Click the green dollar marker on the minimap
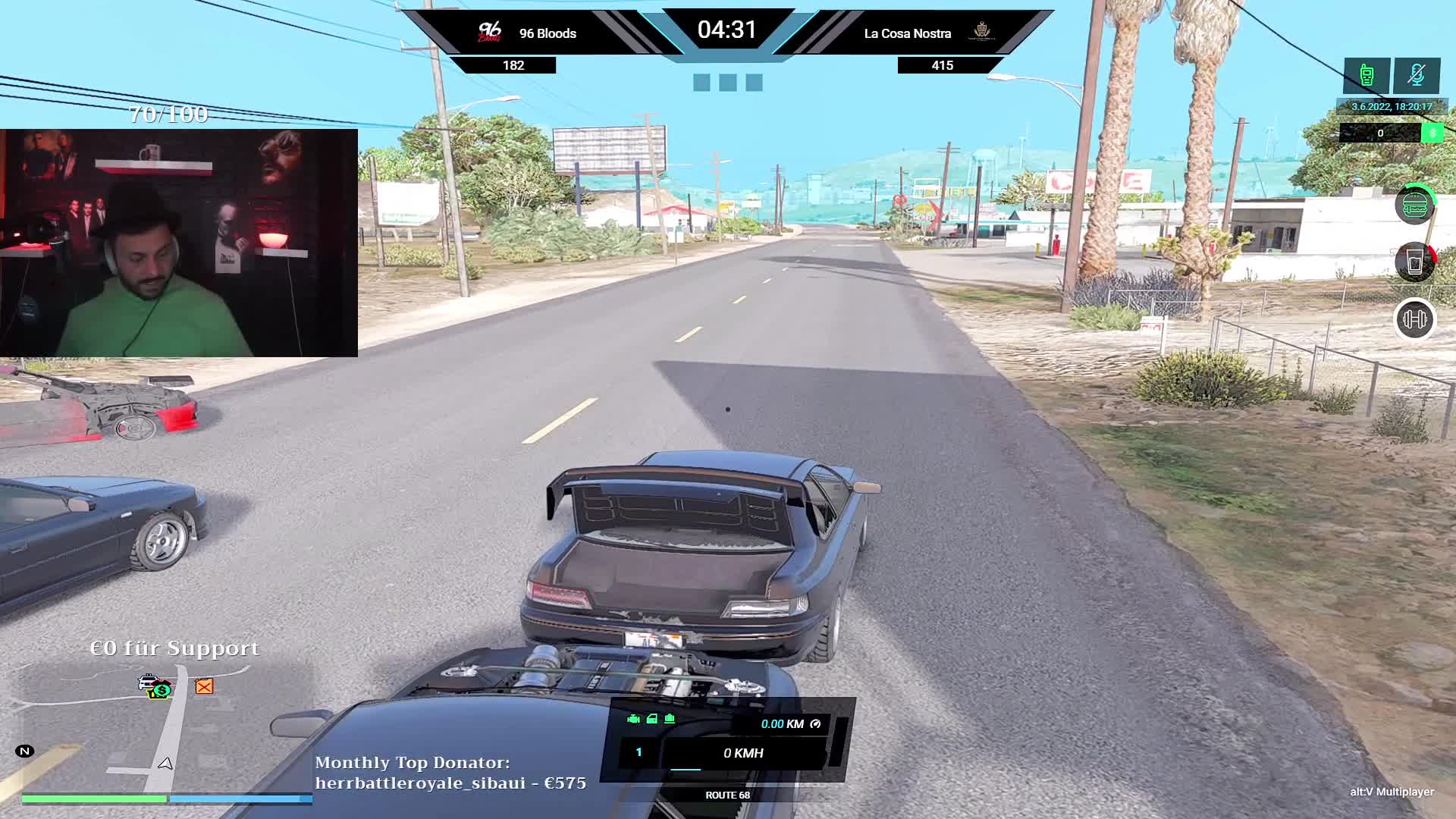Image resolution: width=1456 pixels, height=819 pixels. [162, 691]
